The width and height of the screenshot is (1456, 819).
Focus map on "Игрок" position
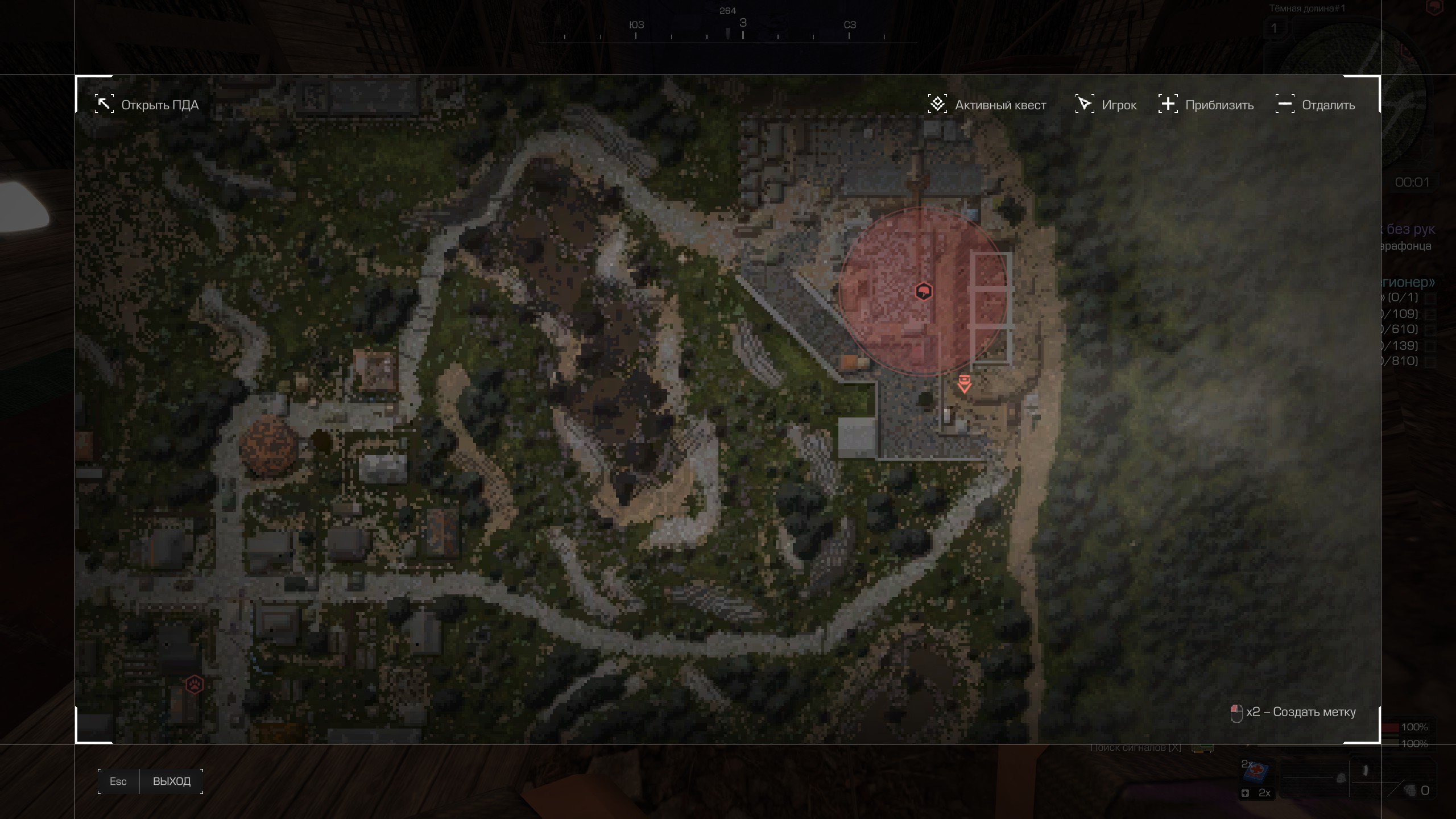tap(1106, 105)
